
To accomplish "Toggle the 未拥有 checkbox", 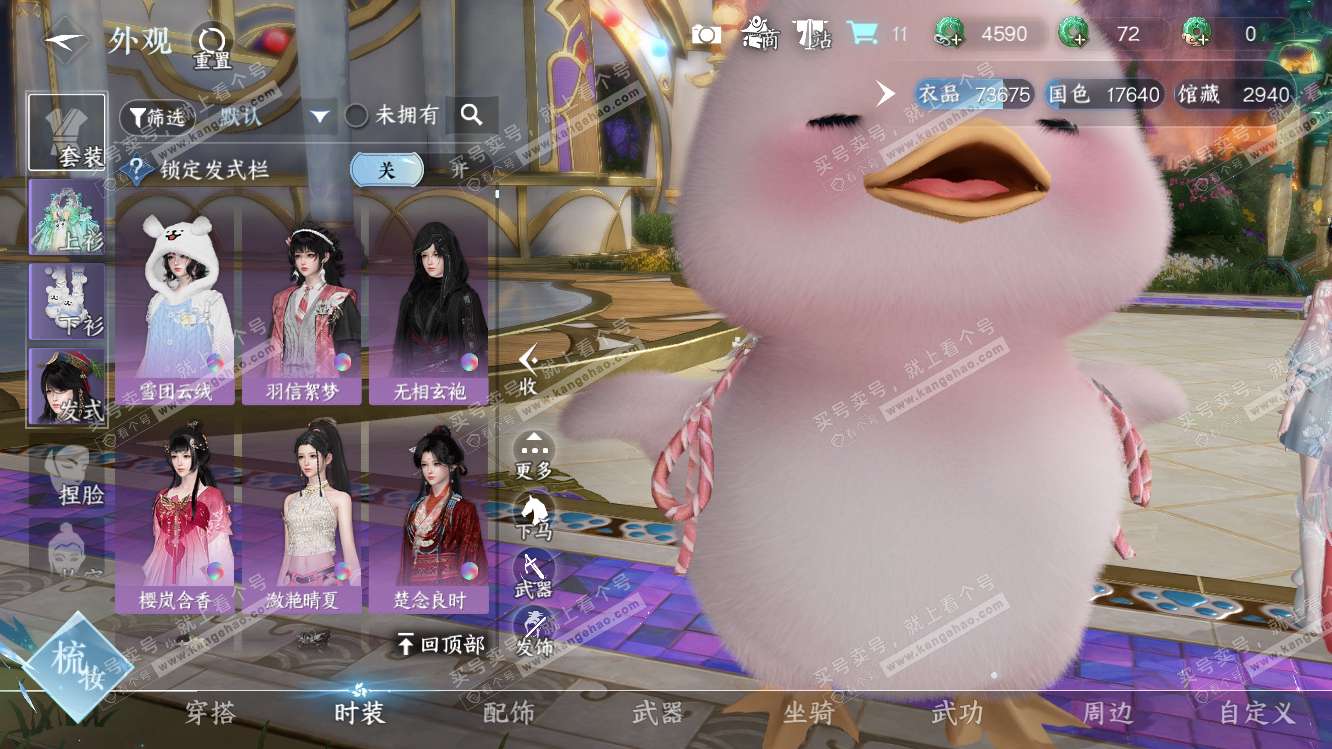I will click(x=357, y=116).
